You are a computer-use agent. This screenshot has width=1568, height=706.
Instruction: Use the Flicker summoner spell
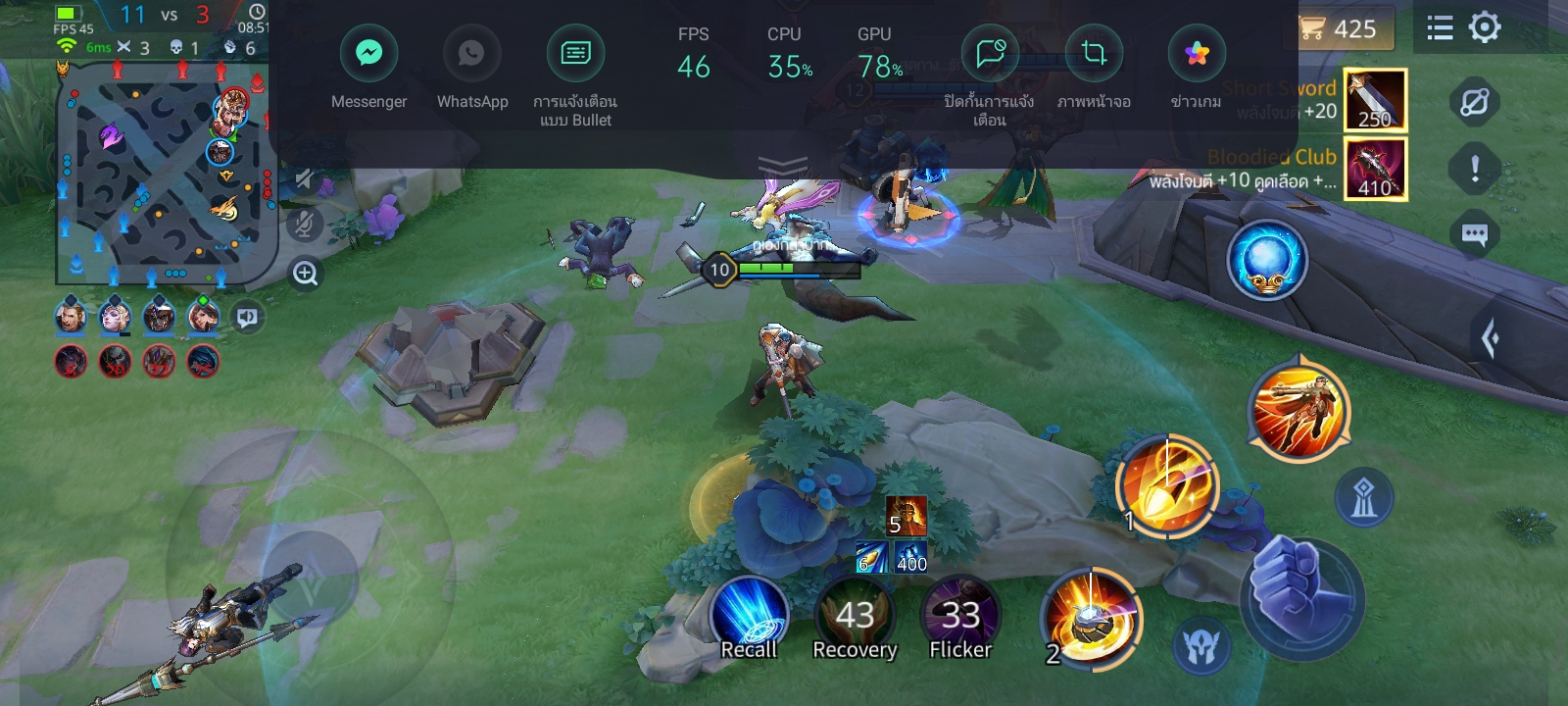pos(960,616)
